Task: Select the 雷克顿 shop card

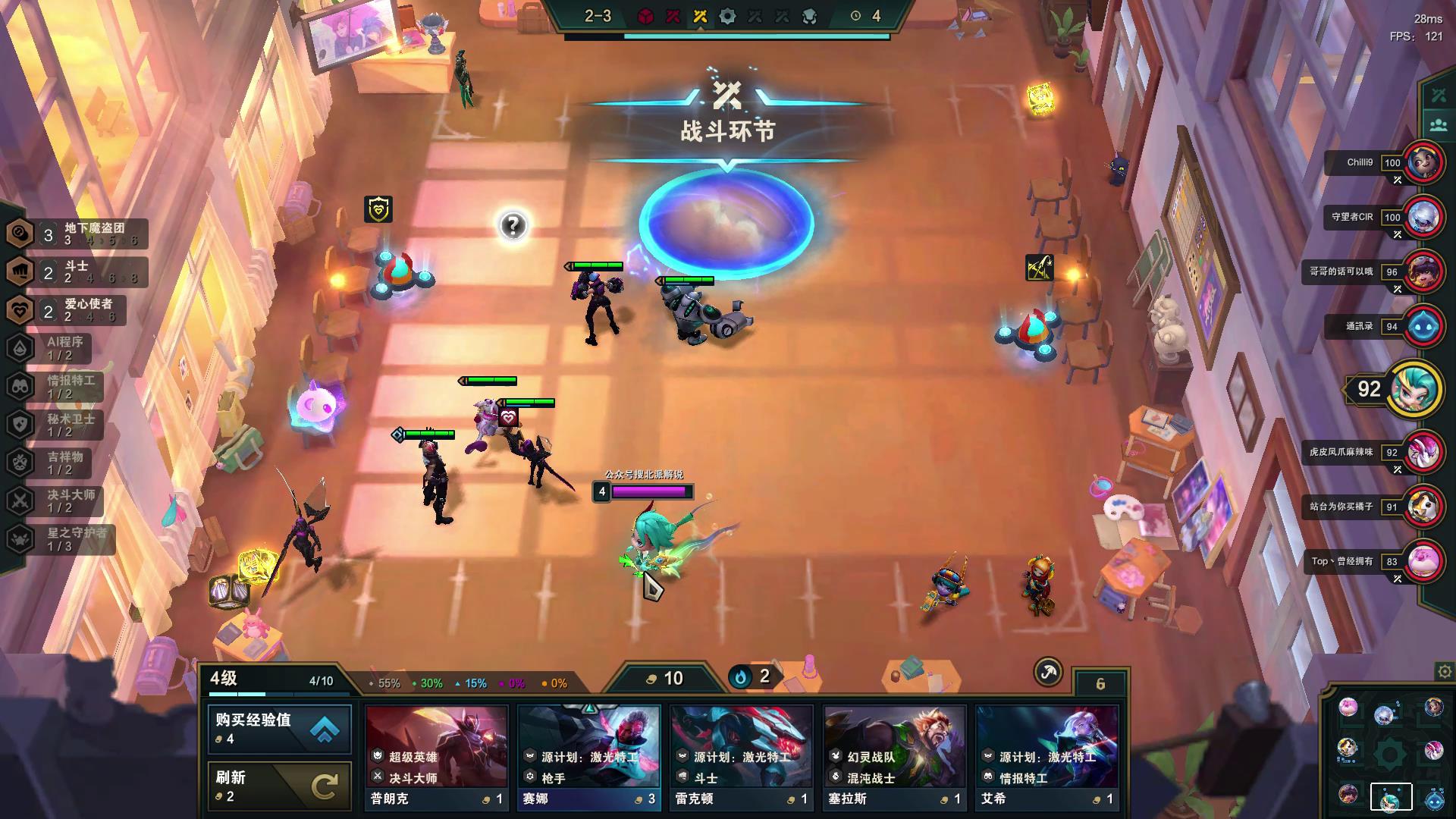Action: pyautogui.click(x=742, y=756)
